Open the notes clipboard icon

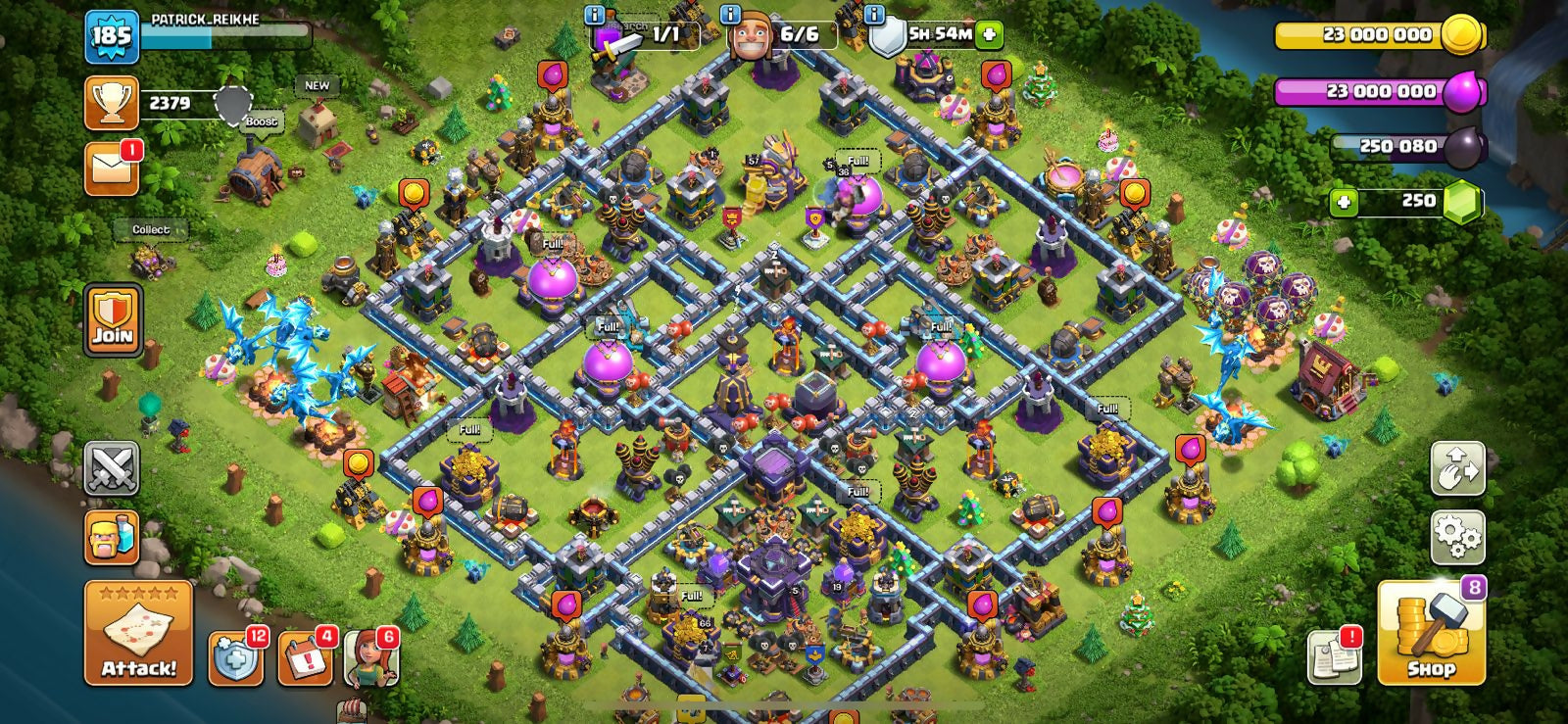pos(1334,658)
